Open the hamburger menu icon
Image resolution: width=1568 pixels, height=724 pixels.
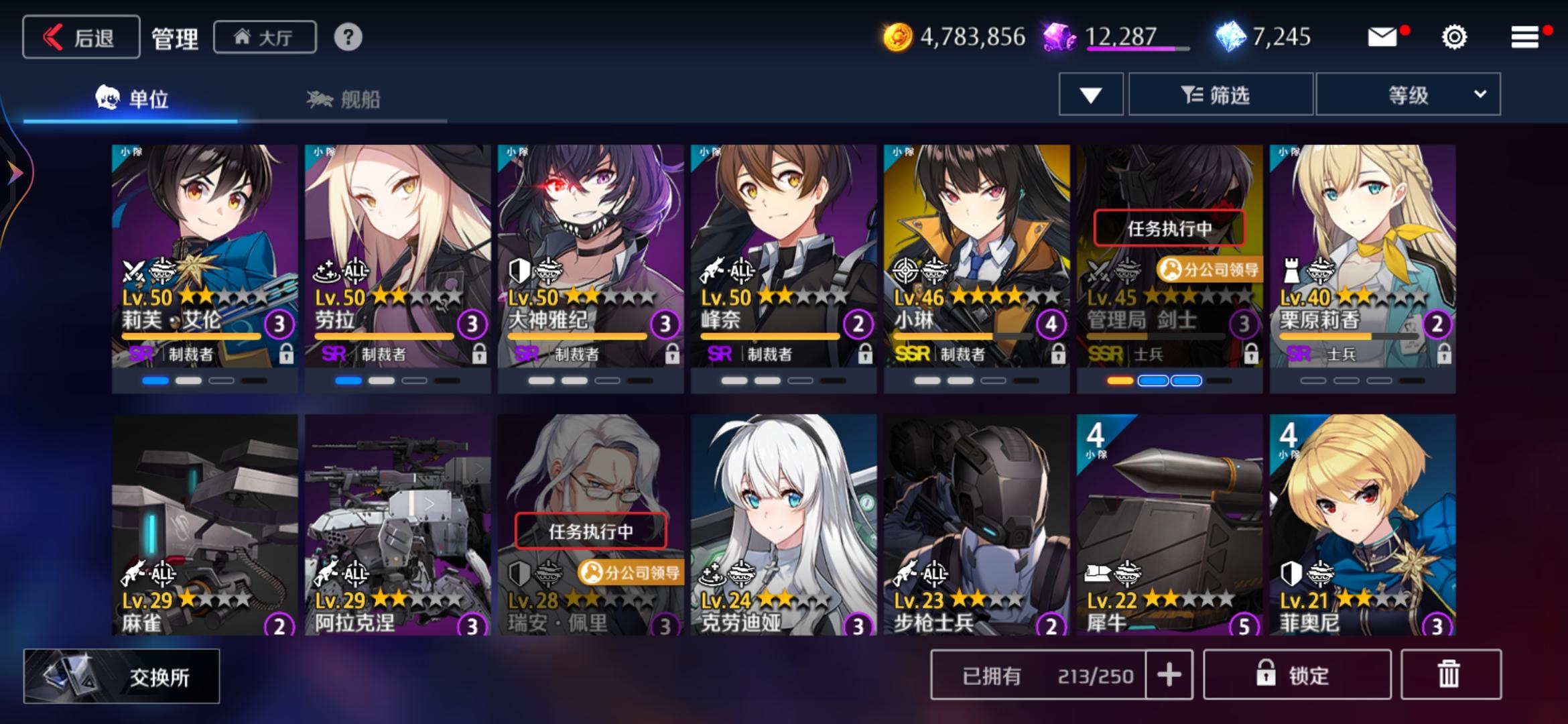1524,37
